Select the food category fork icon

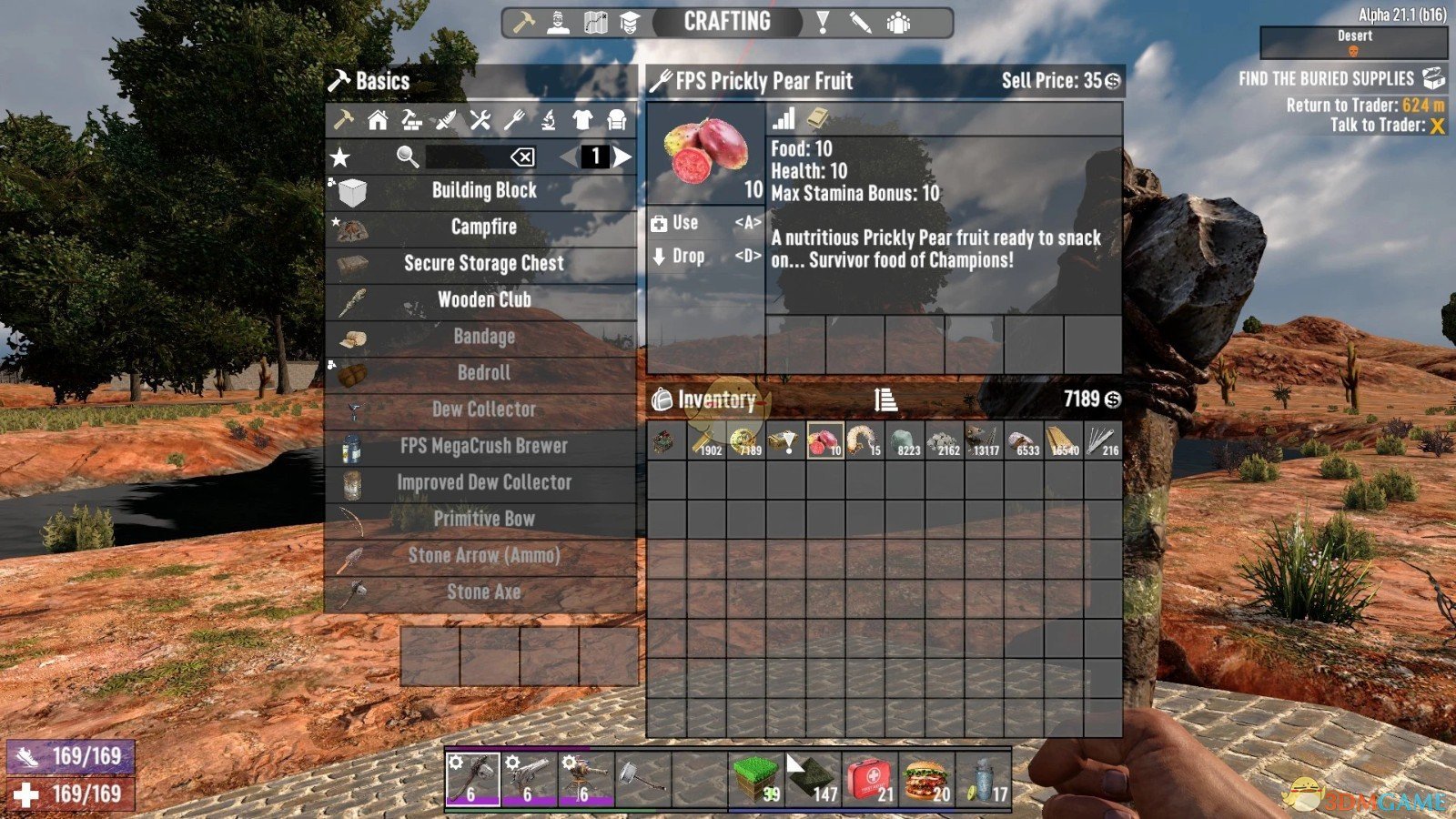pos(515,121)
